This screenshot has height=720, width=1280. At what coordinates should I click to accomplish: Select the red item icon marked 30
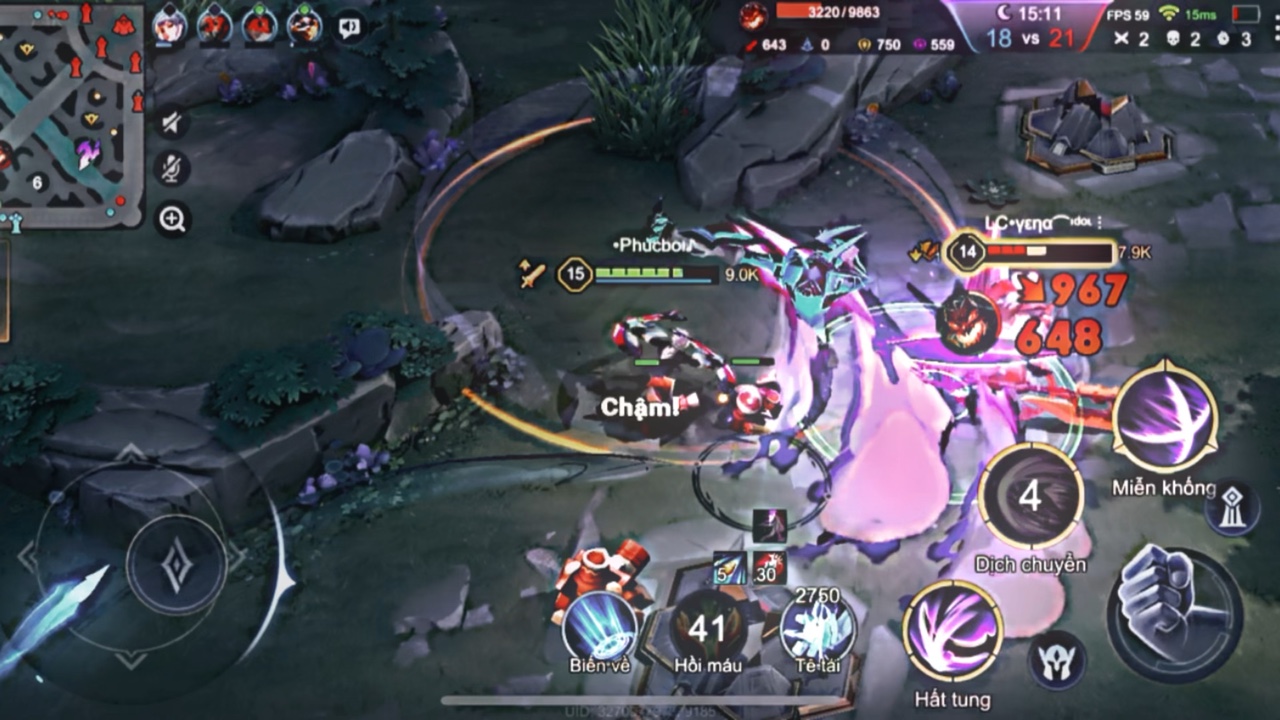point(769,569)
